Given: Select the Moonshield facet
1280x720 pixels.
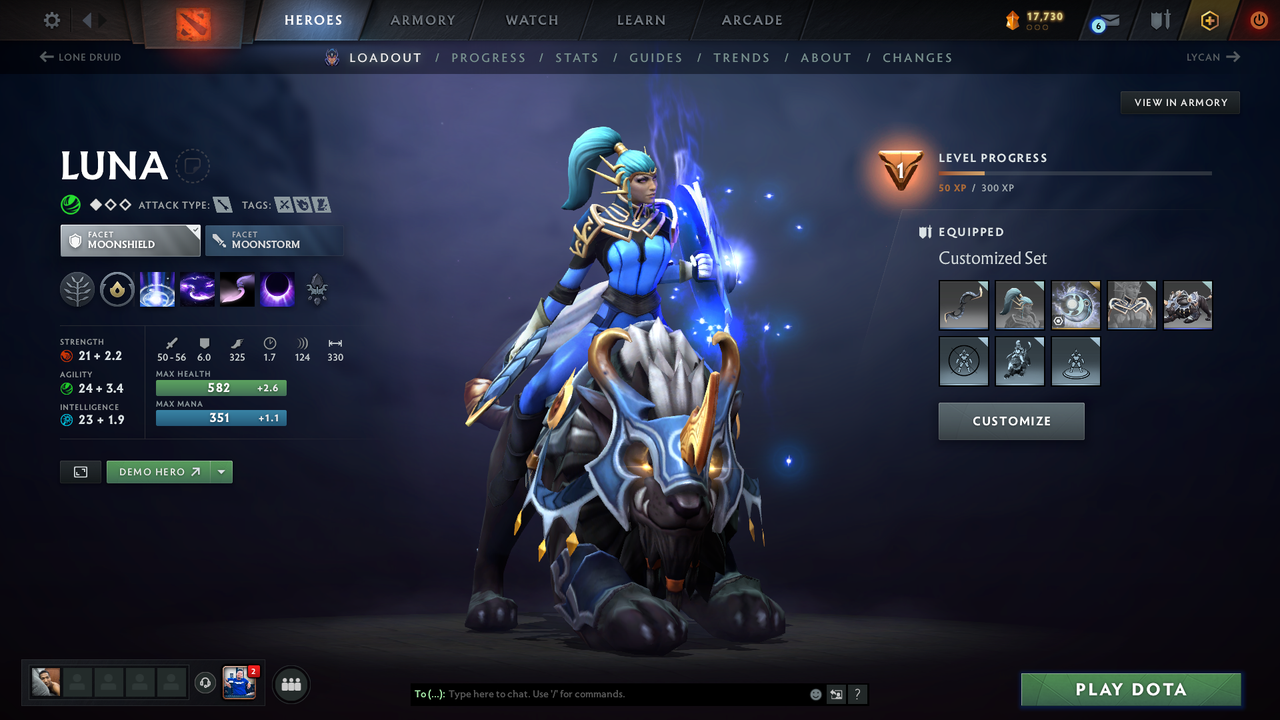Looking at the screenshot, I should point(130,240).
